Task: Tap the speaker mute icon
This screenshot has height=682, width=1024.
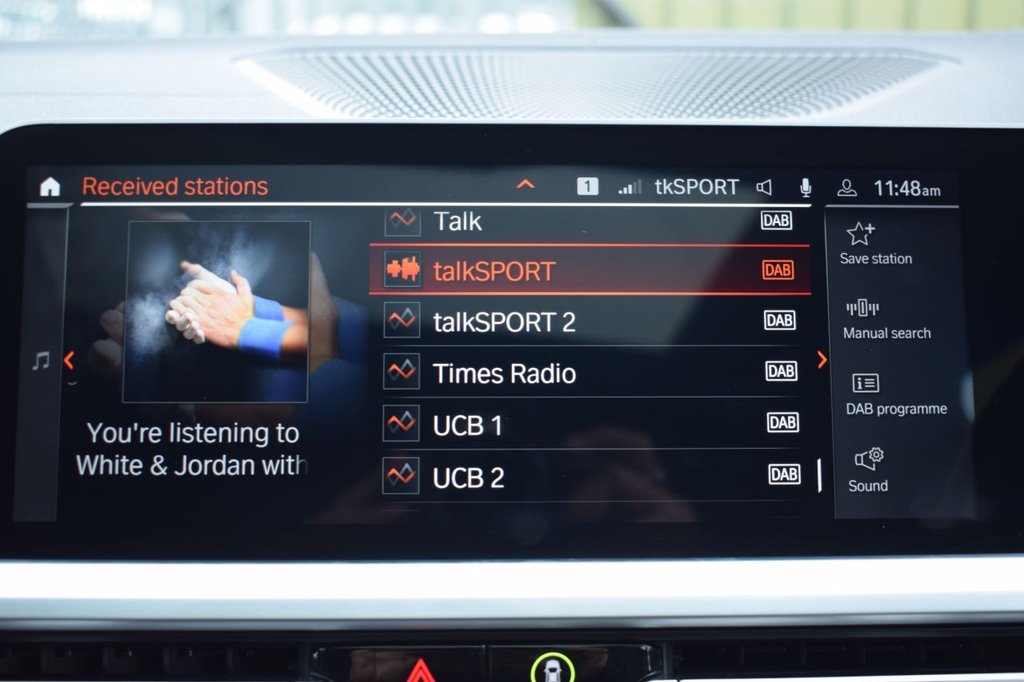Action: (x=765, y=187)
